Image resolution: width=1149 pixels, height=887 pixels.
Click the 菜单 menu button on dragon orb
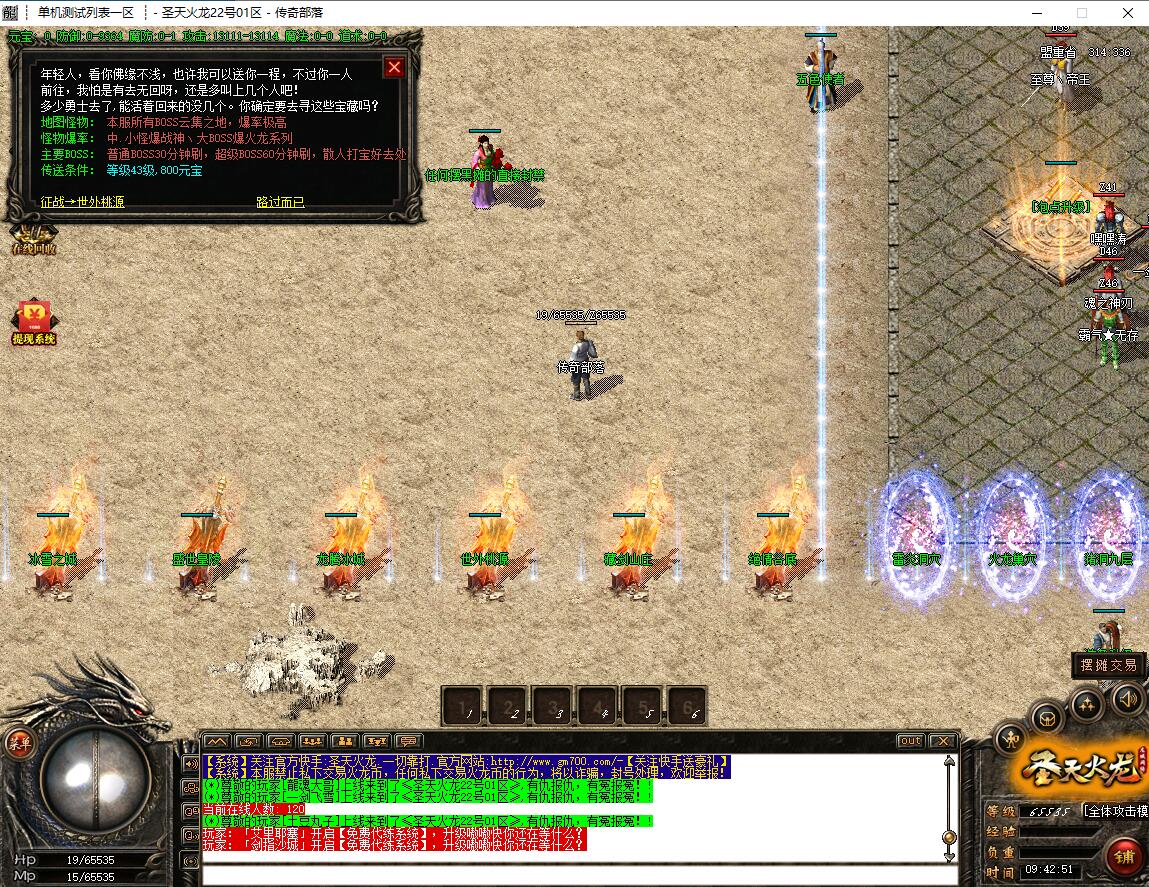click(x=20, y=742)
